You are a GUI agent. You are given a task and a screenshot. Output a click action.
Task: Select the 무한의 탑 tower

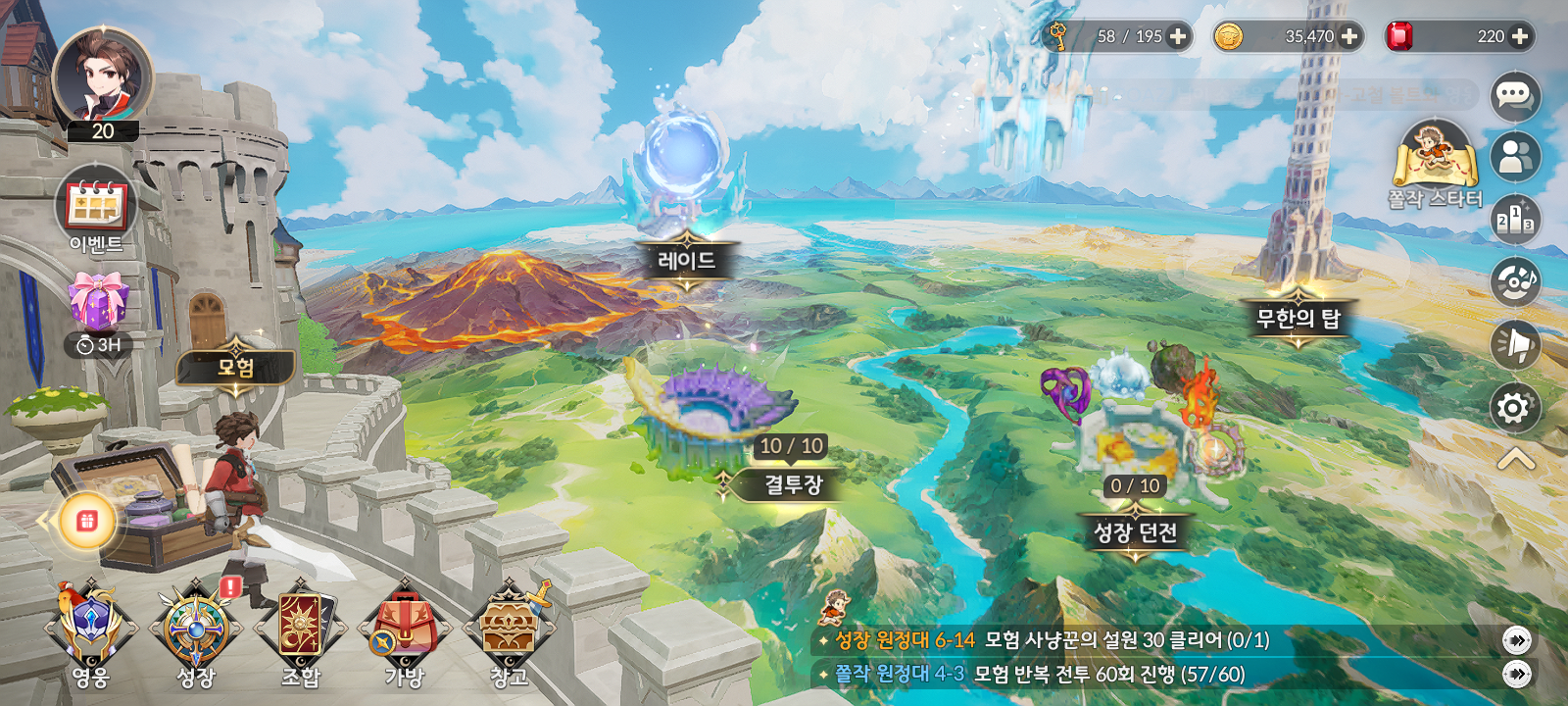point(1298,318)
